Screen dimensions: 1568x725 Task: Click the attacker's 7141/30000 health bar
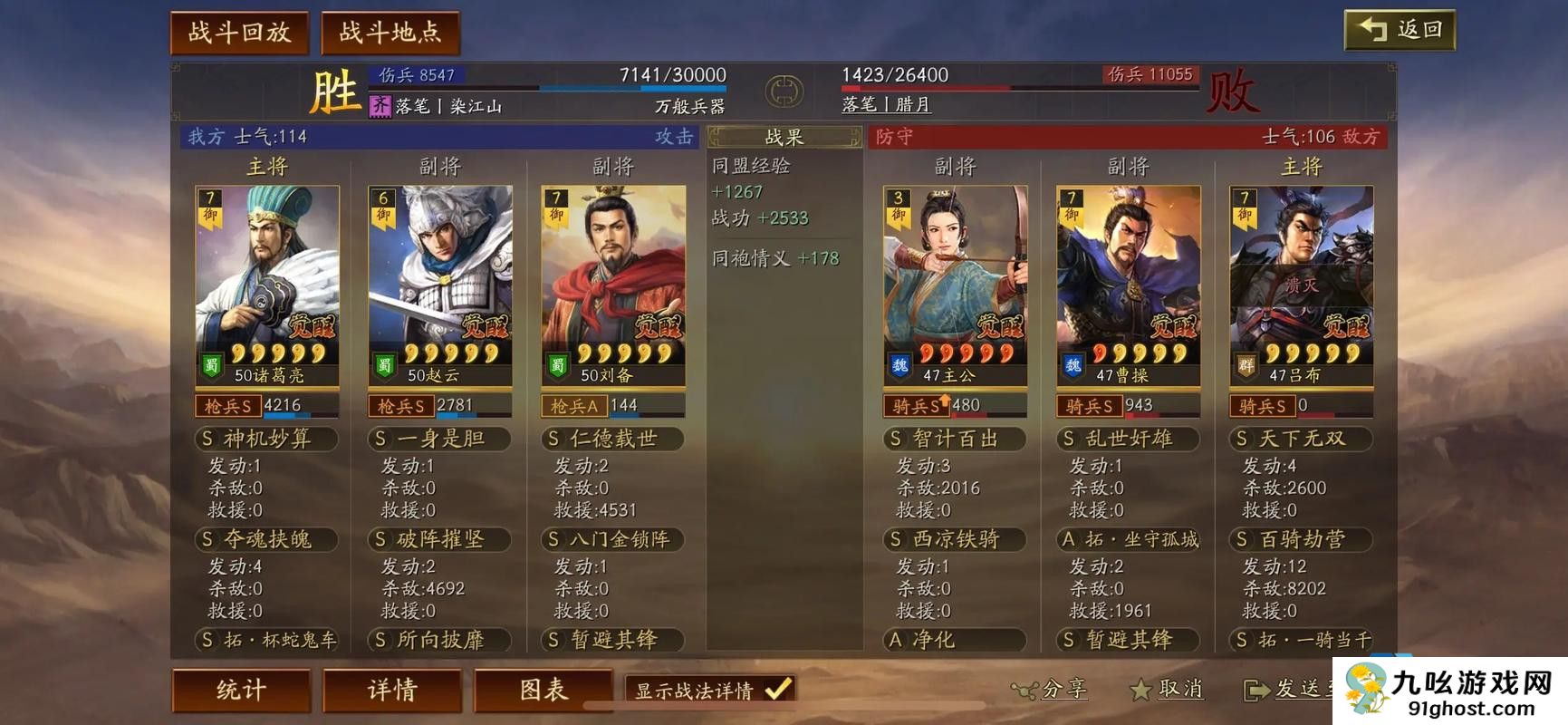[634, 90]
